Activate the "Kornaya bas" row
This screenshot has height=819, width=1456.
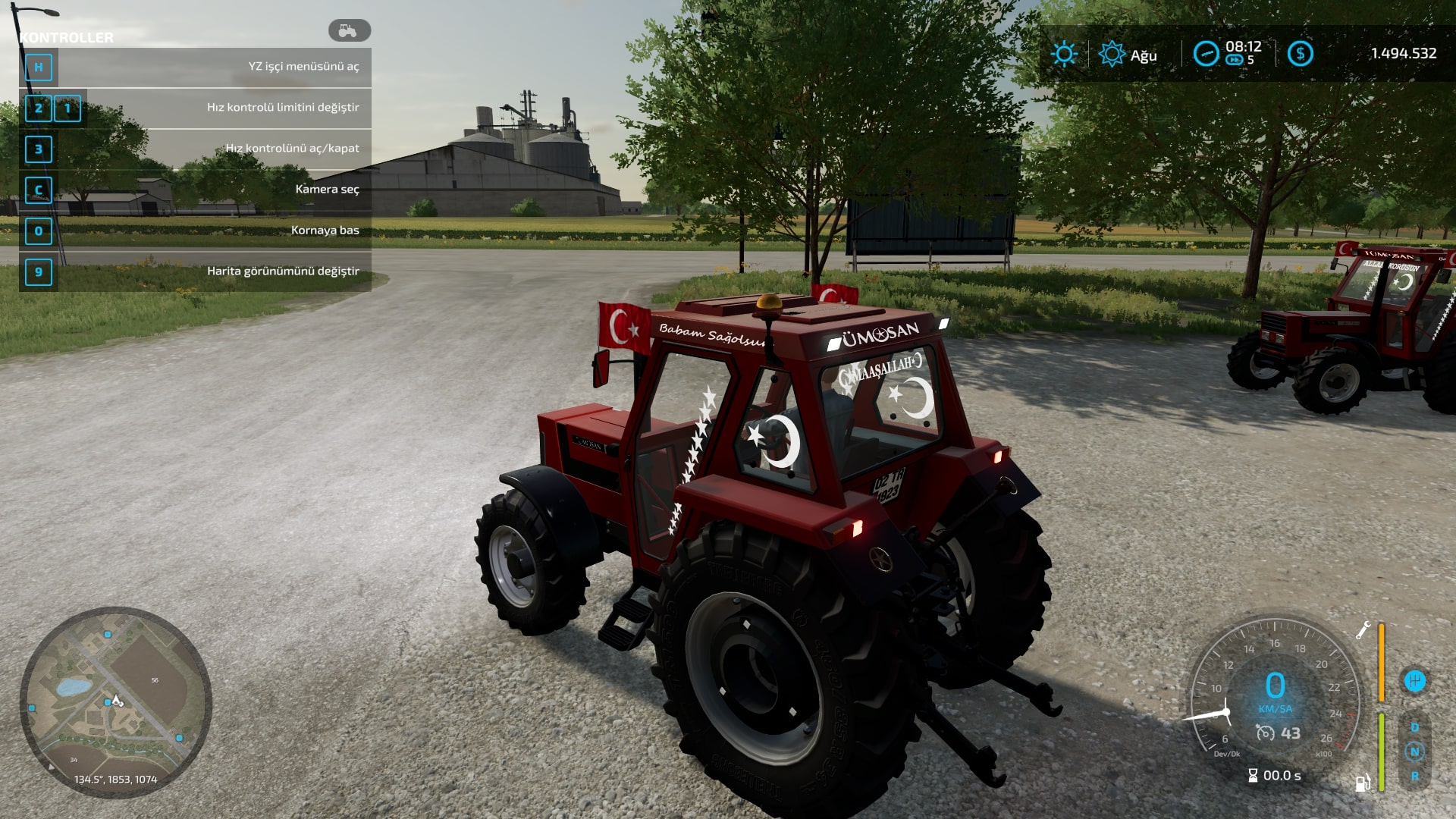point(196,231)
